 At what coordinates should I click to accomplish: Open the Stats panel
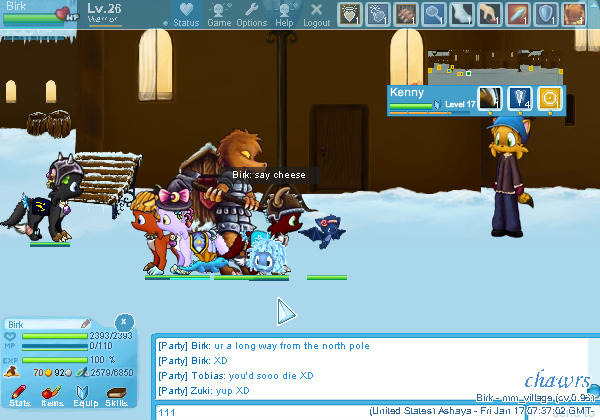[x=19, y=394]
